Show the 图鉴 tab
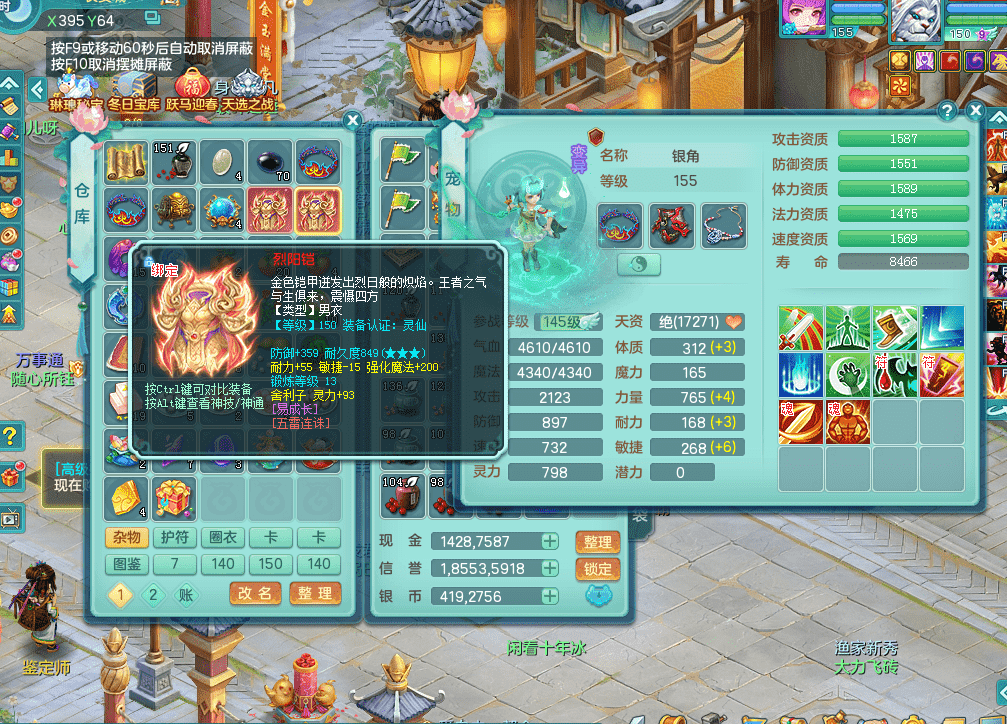The height and width of the screenshot is (724, 1007). pyautogui.click(x=127, y=564)
